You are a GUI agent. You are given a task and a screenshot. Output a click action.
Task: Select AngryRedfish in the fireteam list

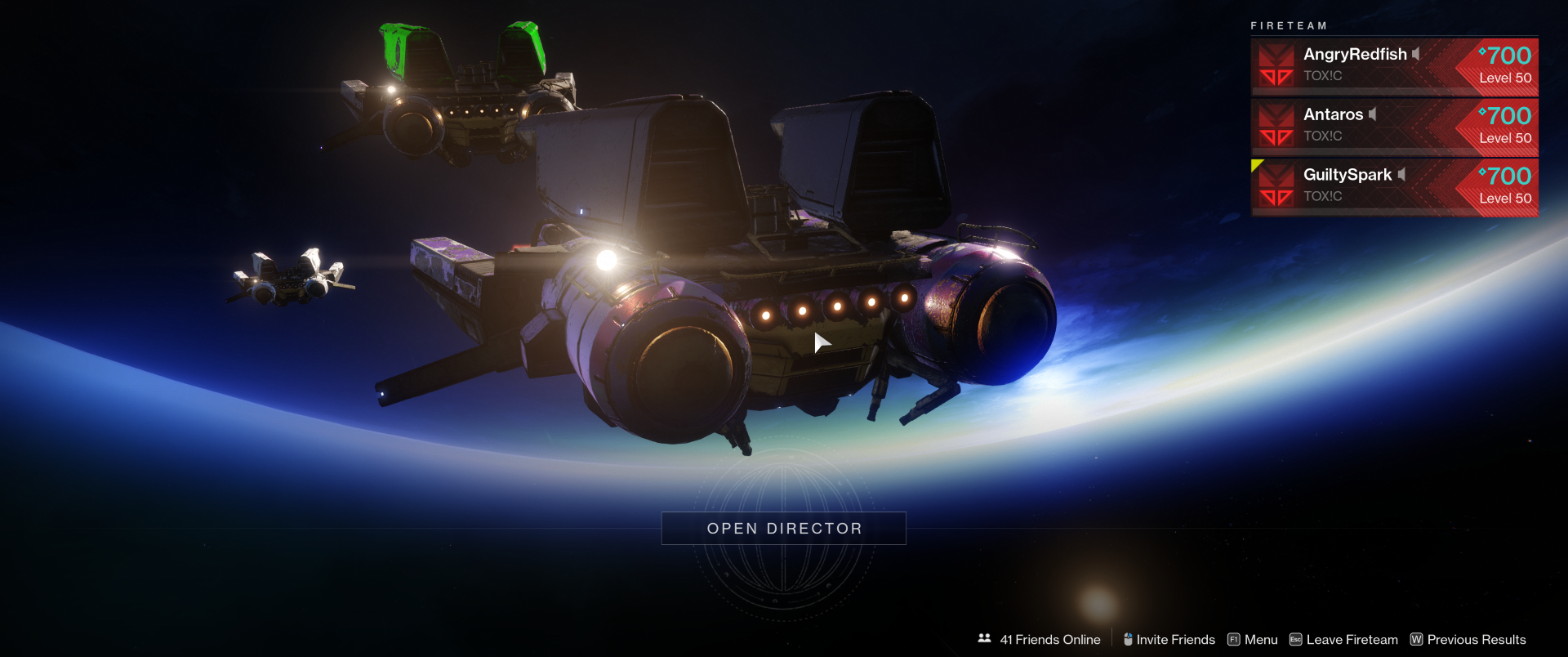1394,65
